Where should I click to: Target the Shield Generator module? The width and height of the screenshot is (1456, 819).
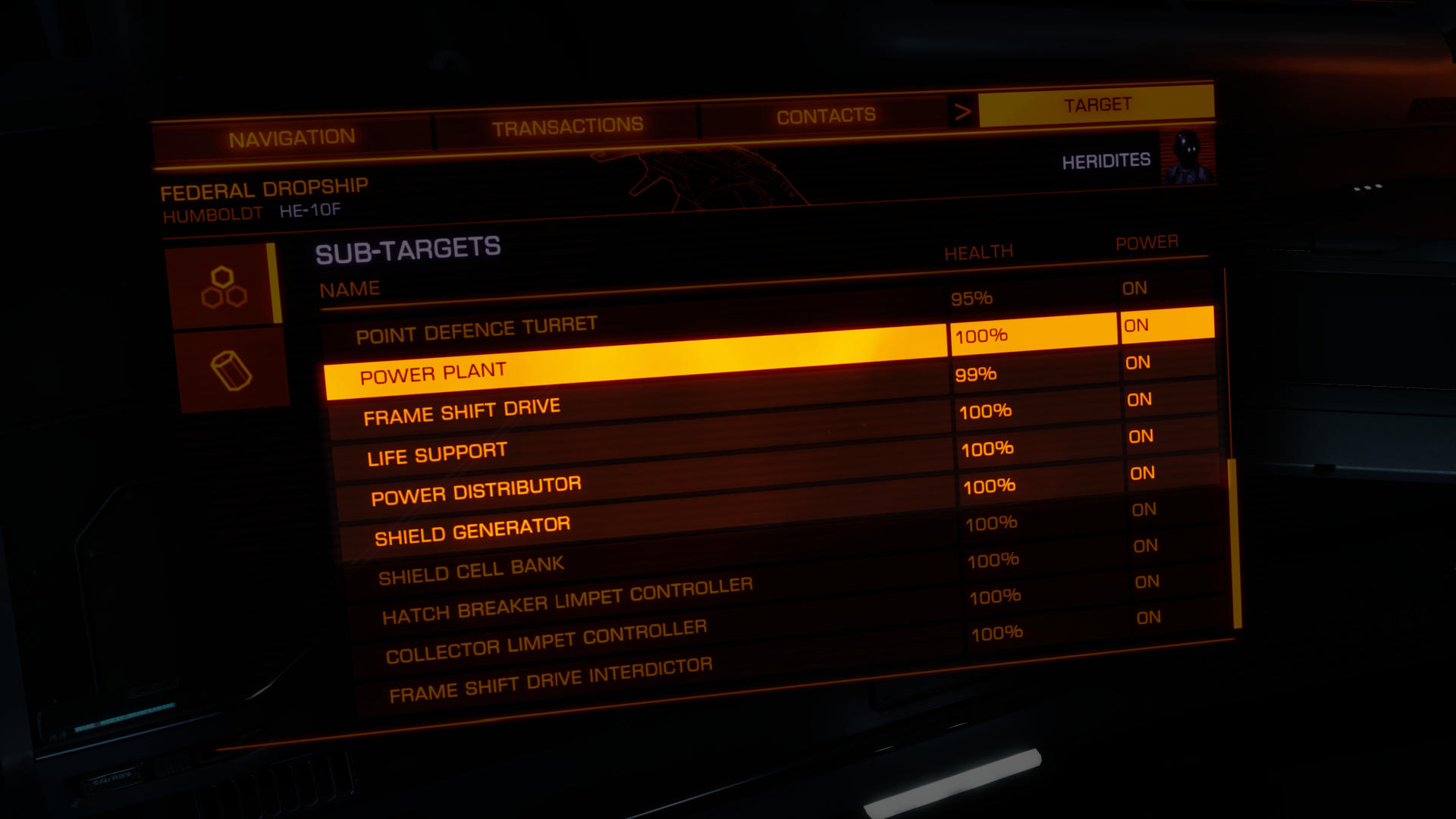[472, 531]
